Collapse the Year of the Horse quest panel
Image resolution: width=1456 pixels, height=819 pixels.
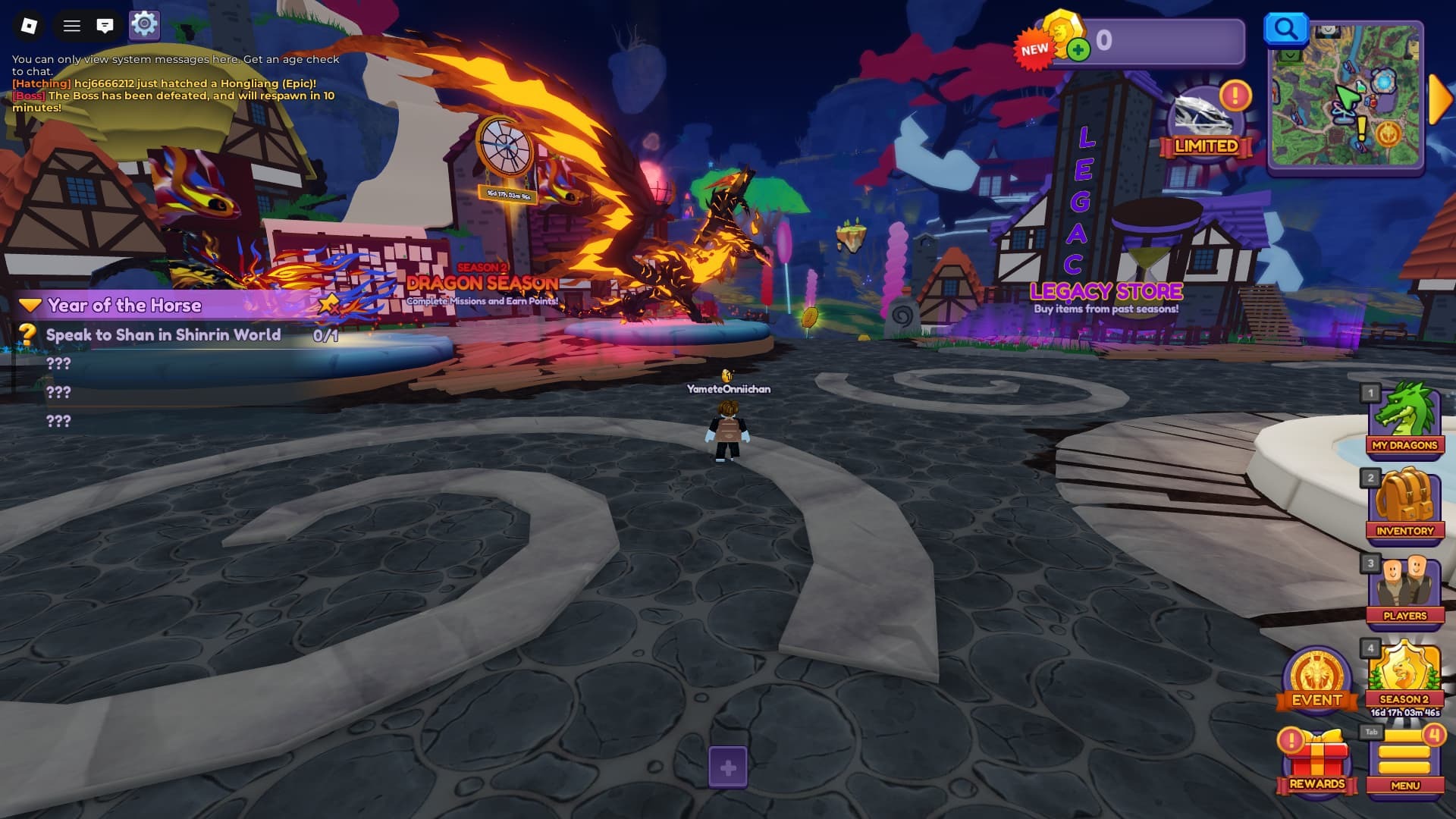[x=30, y=305]
